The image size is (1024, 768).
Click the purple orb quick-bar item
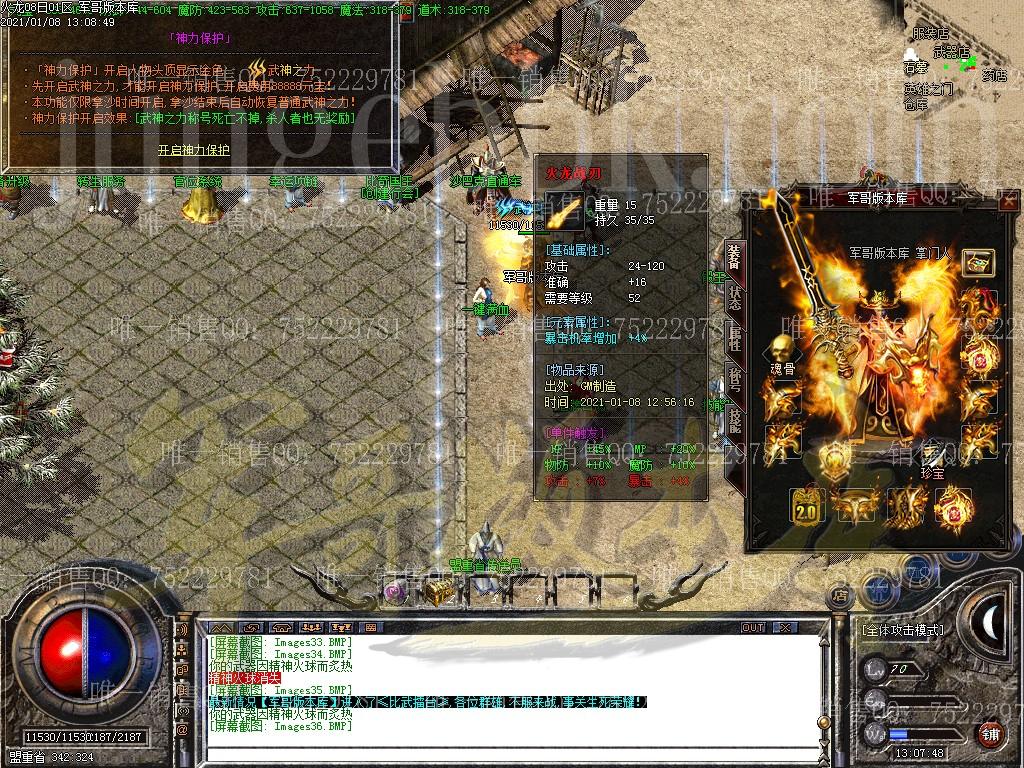(396, 592)
